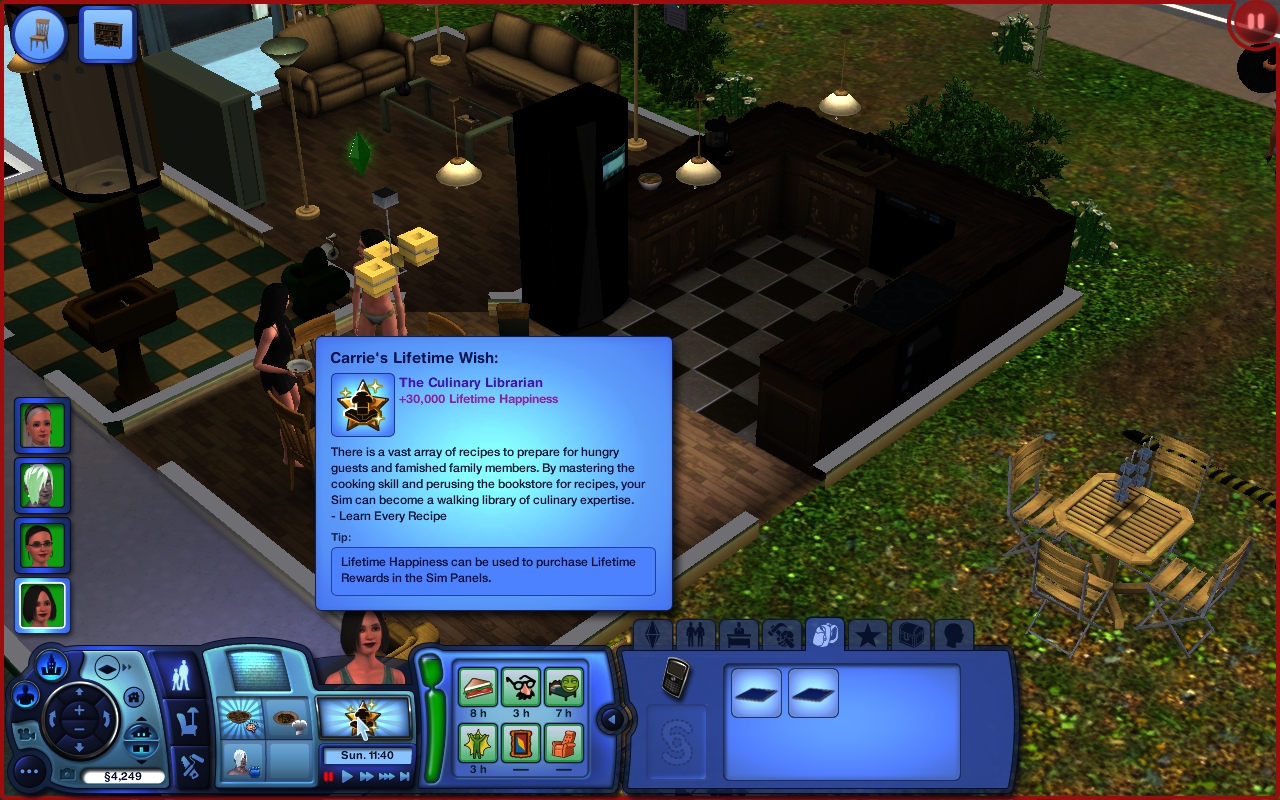1280x800 pixels.
Task: Open the Opportunities star tab
Action: [868, 636]
